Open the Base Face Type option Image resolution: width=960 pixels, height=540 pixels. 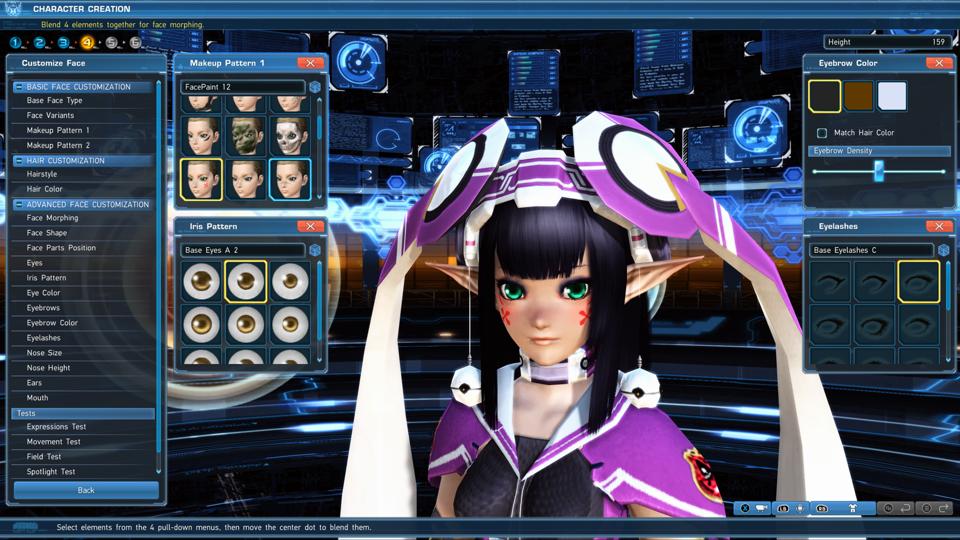(x=55, y=101)
